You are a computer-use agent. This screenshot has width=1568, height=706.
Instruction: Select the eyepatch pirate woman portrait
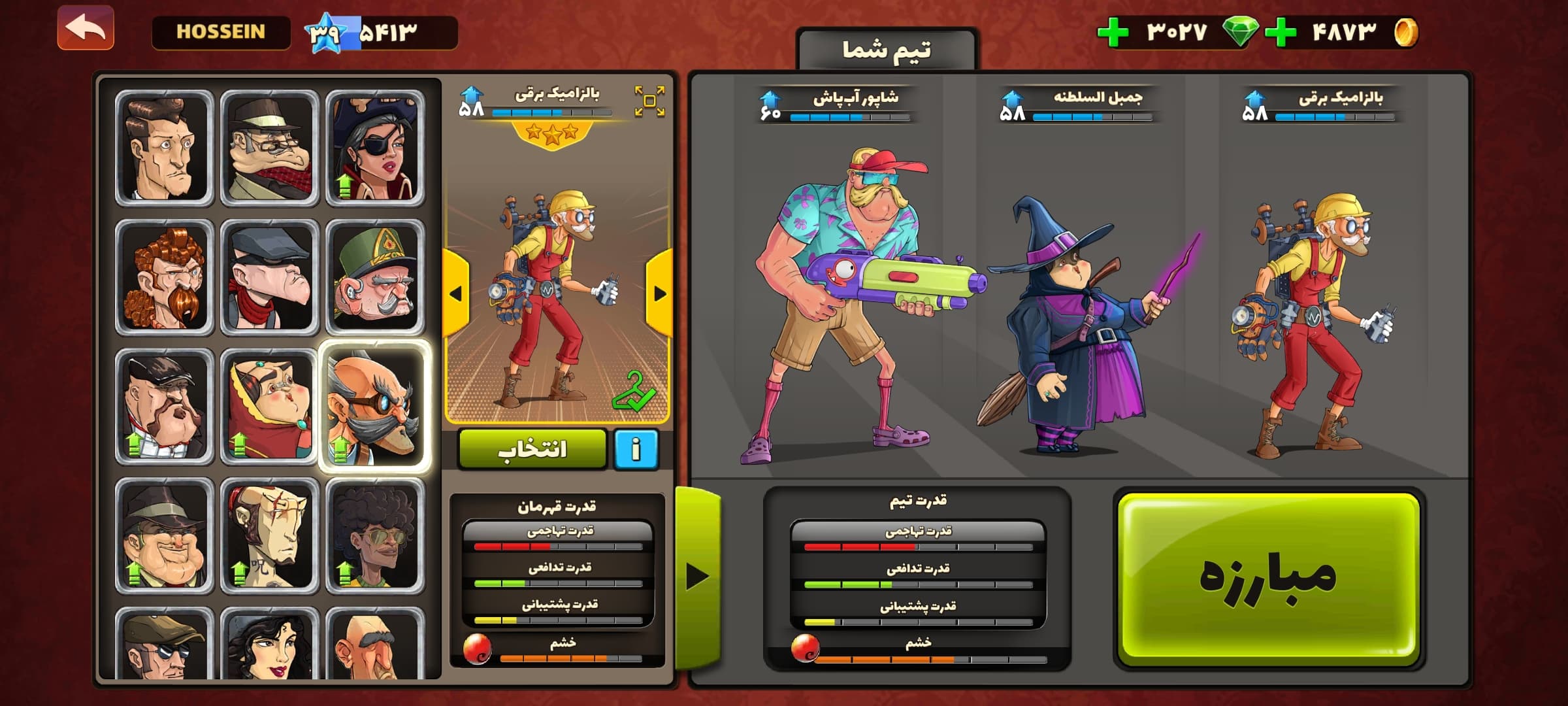point(374,148)
